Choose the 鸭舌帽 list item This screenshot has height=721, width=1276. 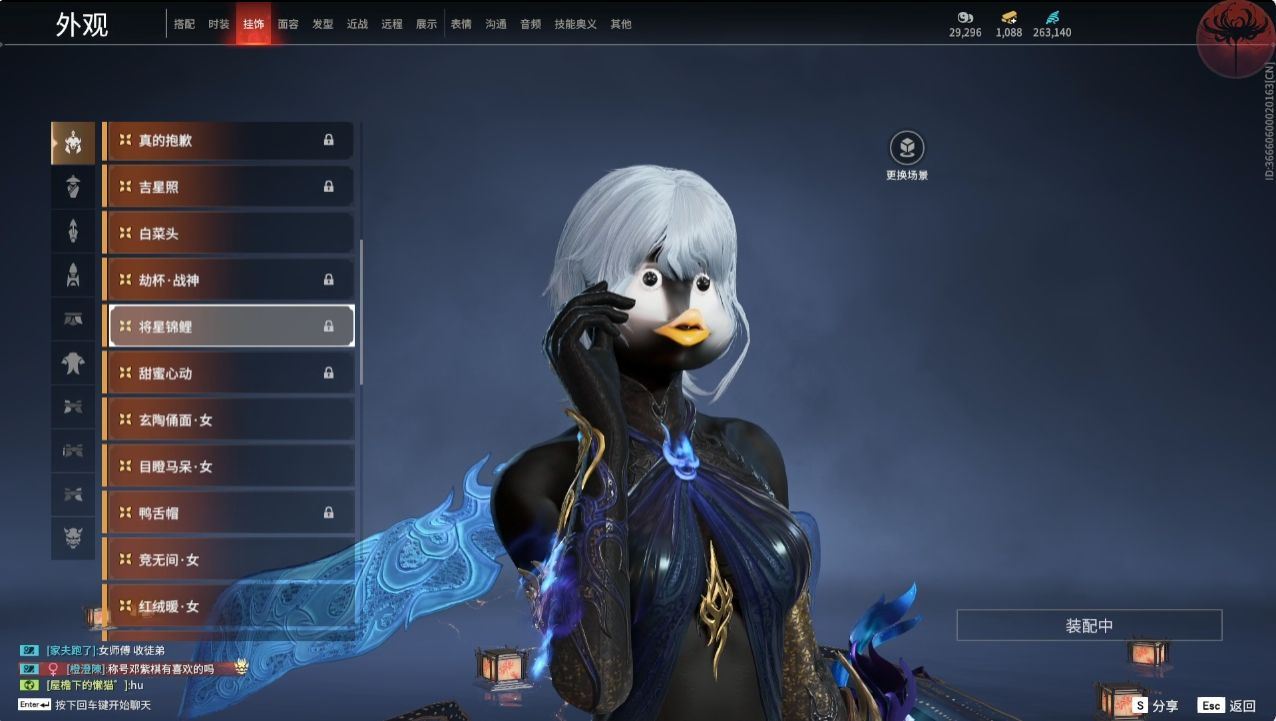pyautogui.click(x=229, y=513)
